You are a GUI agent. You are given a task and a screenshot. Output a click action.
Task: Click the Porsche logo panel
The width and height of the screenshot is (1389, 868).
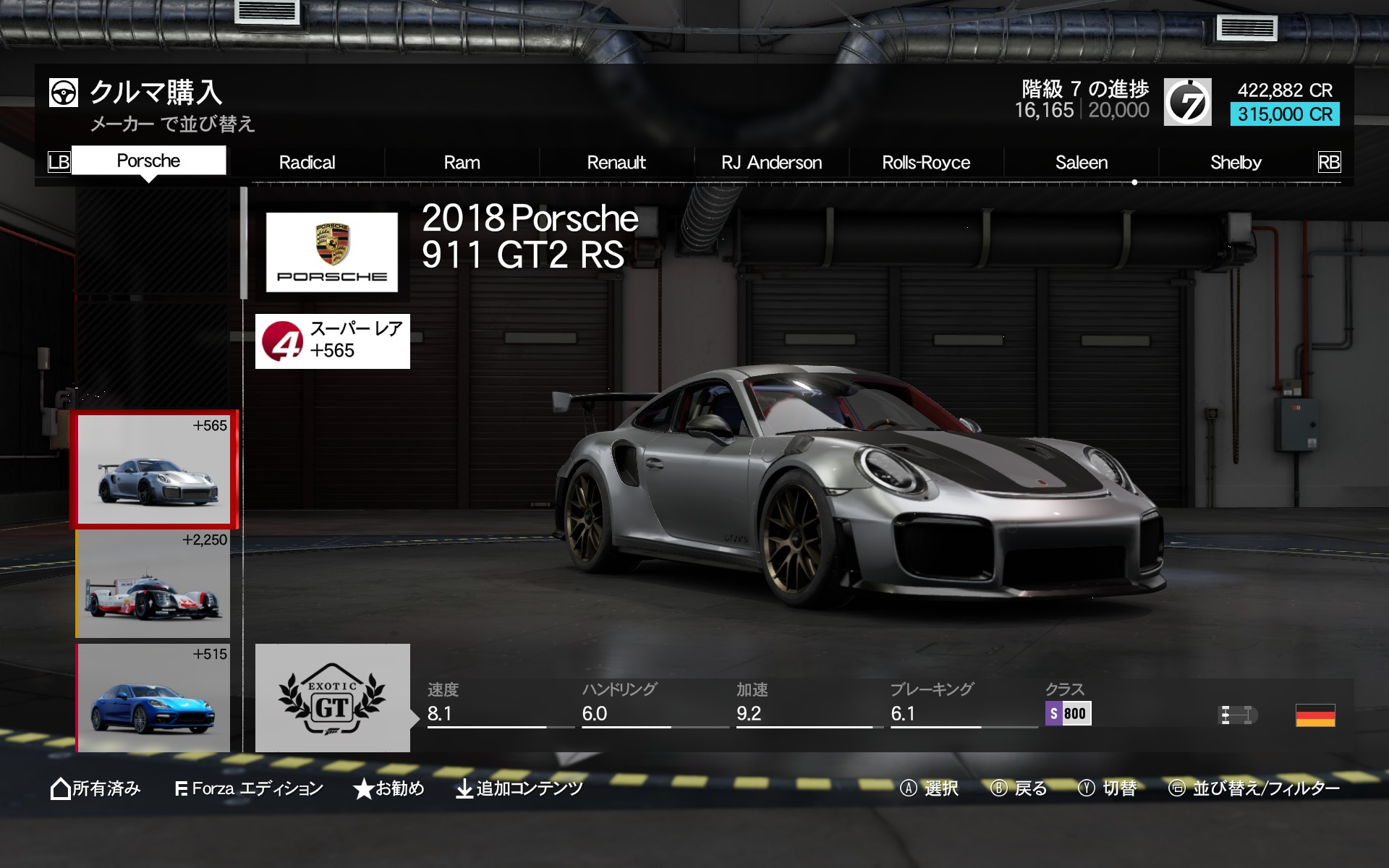pyautogui.click(x=332, y=252)
